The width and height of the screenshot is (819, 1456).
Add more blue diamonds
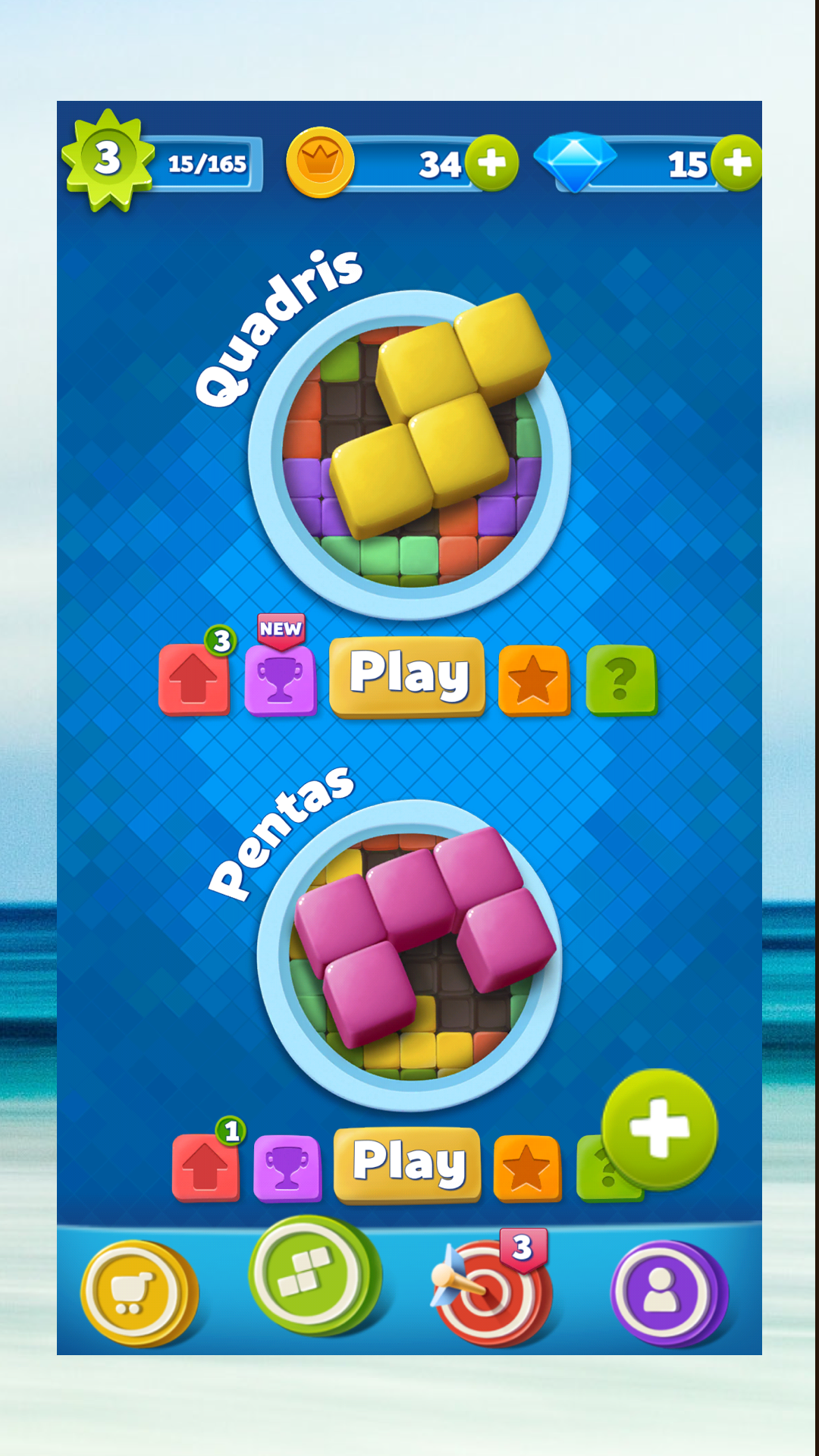(x=737, y=163)
